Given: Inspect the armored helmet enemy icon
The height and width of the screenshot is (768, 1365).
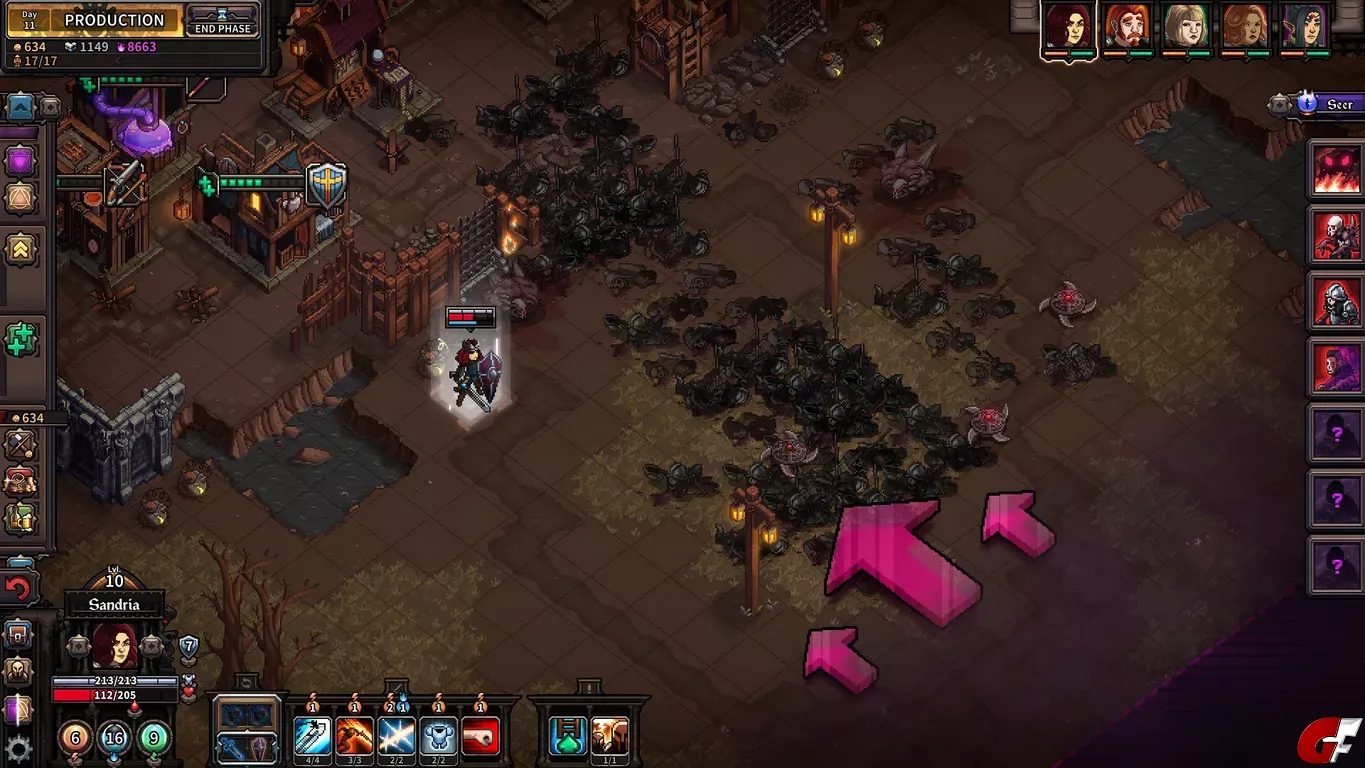Looking at the screenshot, I should click(x=1337, y=301).
